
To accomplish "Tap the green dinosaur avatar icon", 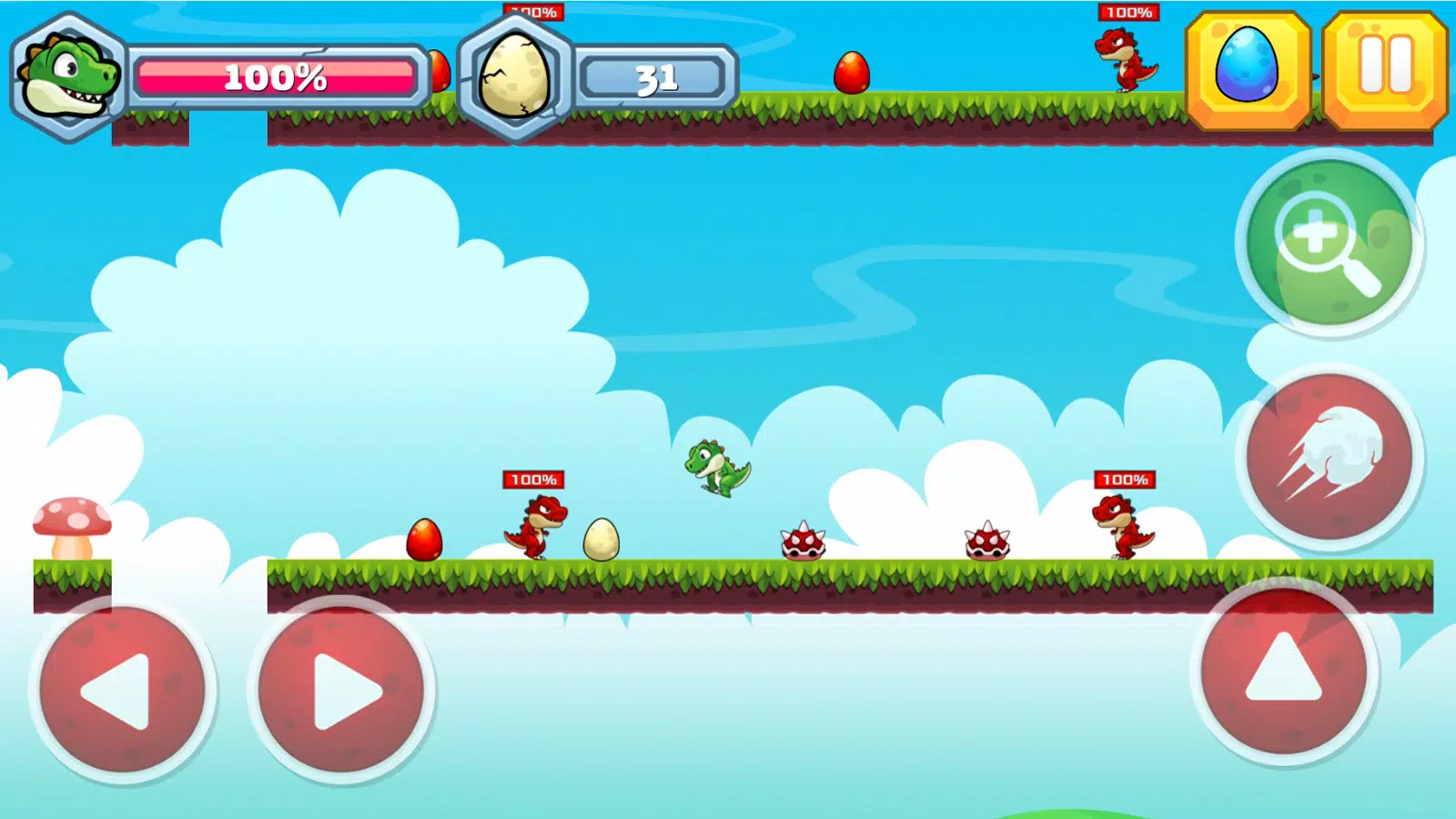I will point(64,77).
